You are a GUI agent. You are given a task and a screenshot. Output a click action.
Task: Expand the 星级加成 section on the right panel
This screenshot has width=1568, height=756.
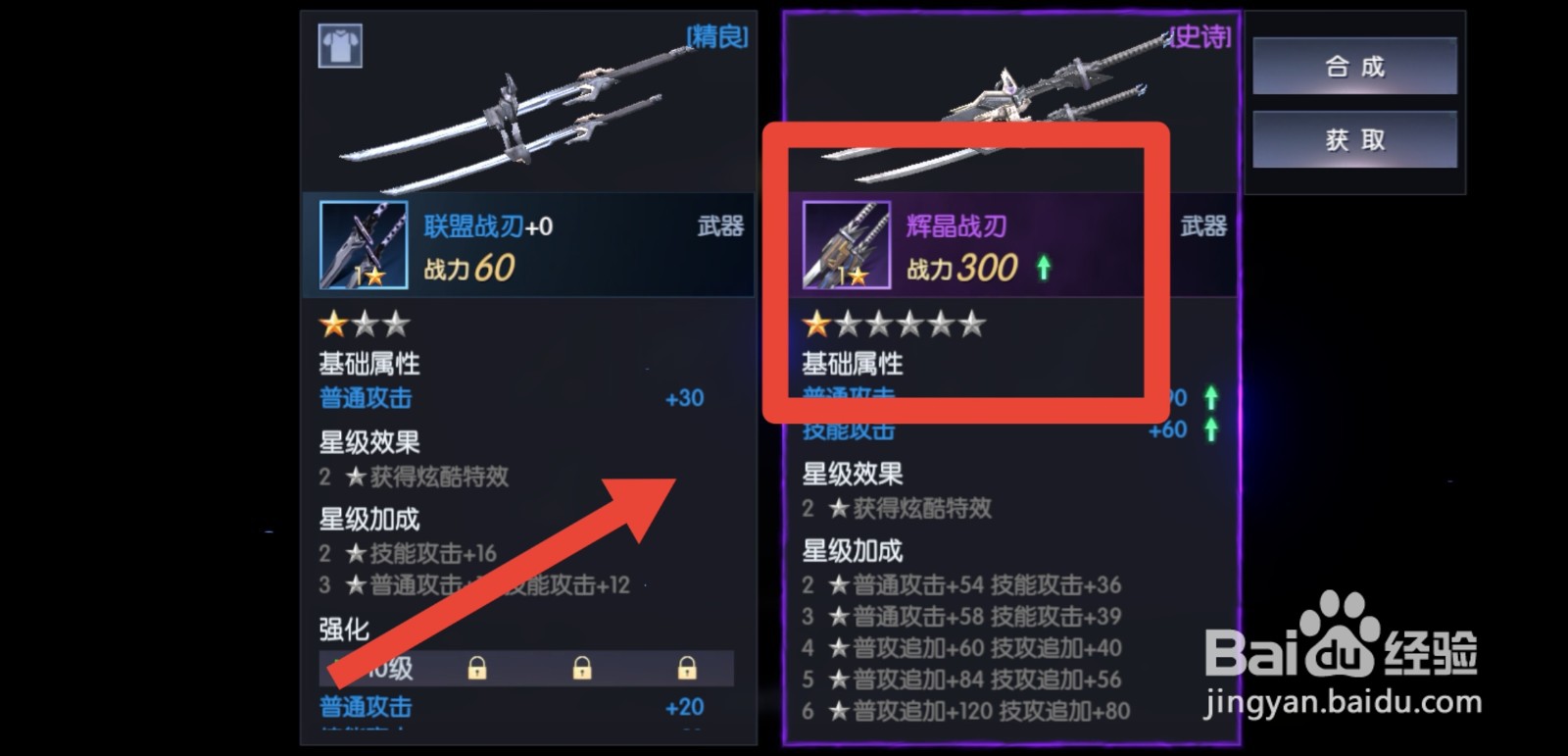853,551
